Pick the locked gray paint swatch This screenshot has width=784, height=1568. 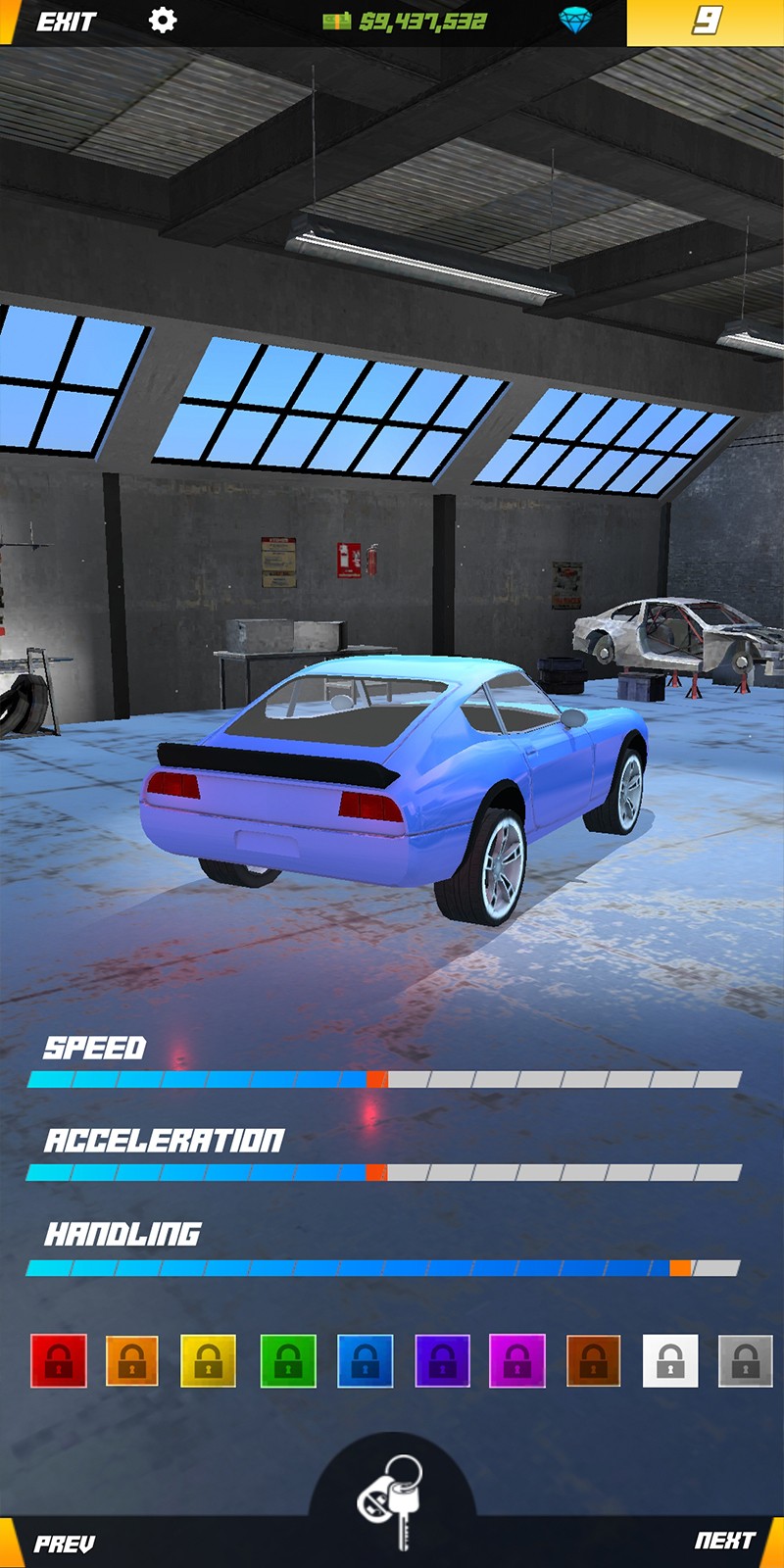coord(745,1360)
